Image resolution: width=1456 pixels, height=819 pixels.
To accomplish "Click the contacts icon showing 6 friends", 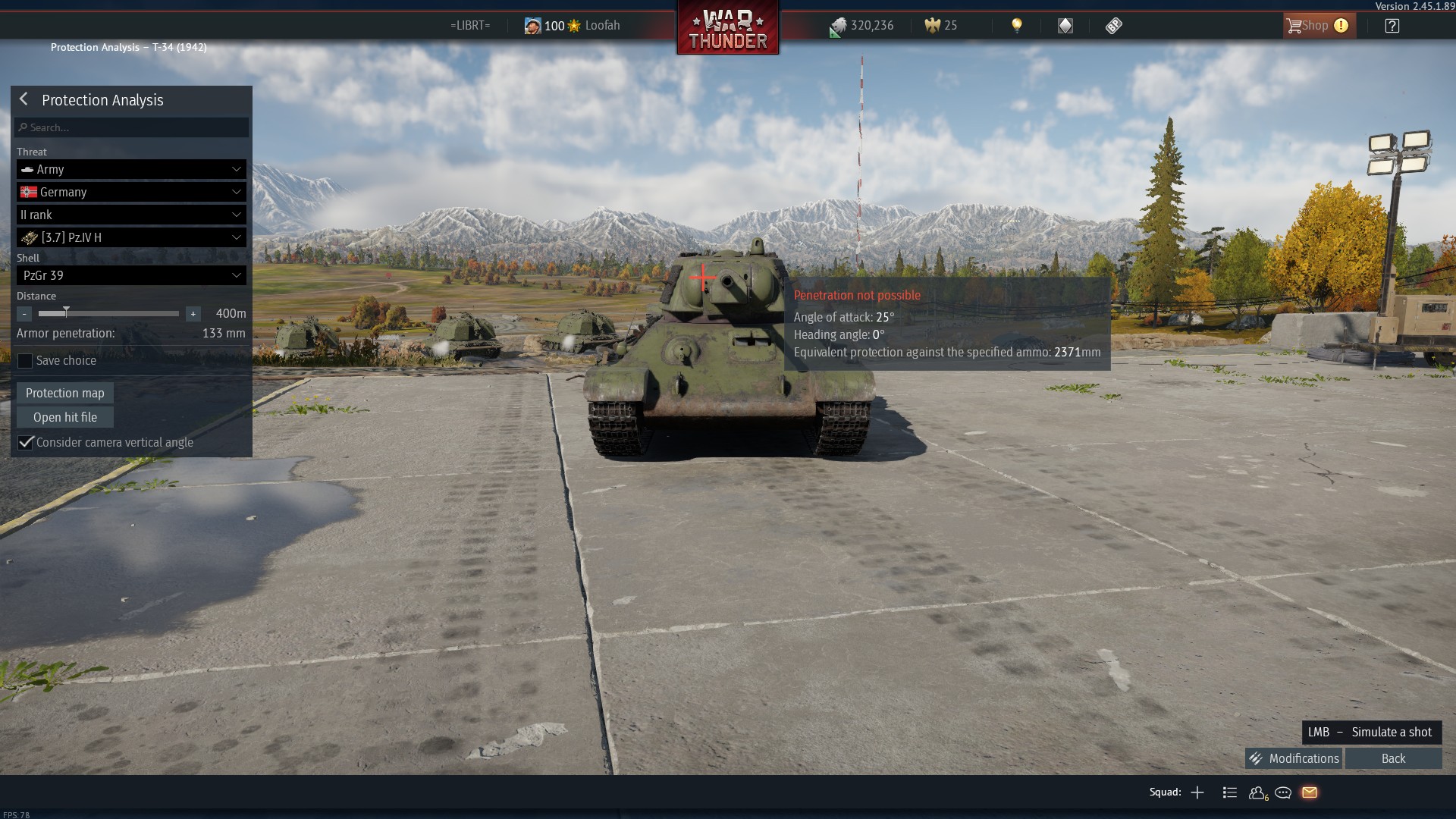I will (1257, 792).
